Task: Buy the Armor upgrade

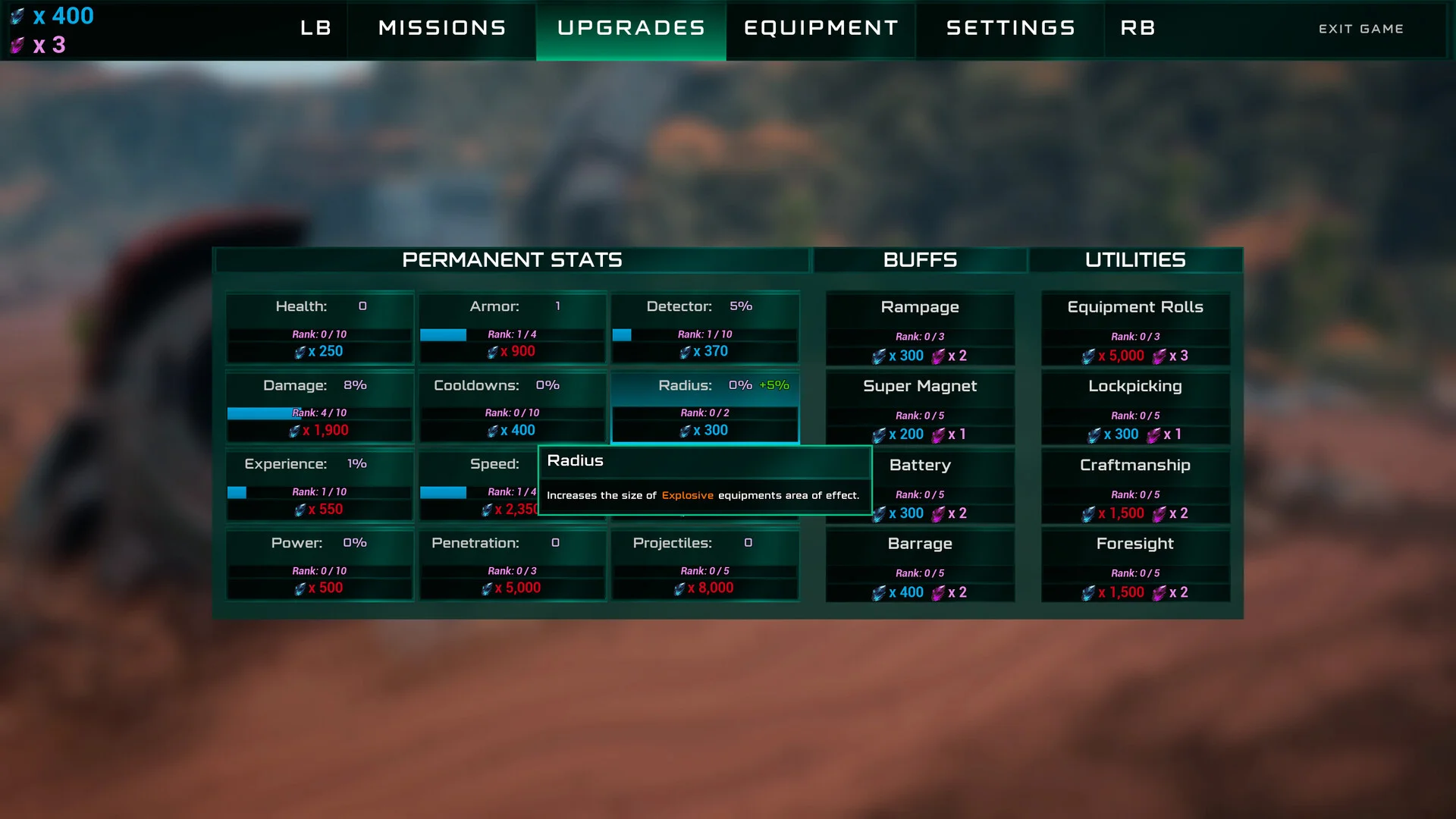Action: [x=512, y=328]
